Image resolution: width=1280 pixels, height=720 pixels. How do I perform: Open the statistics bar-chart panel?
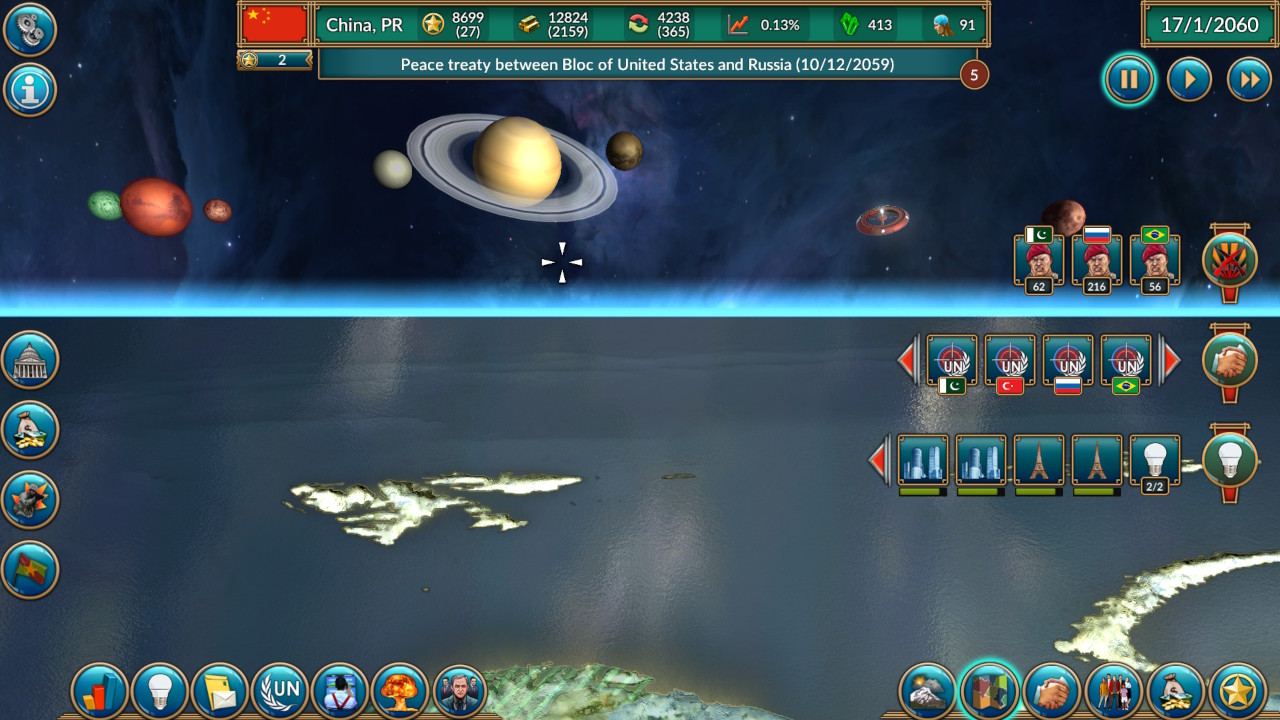click(x=100, y=690)
